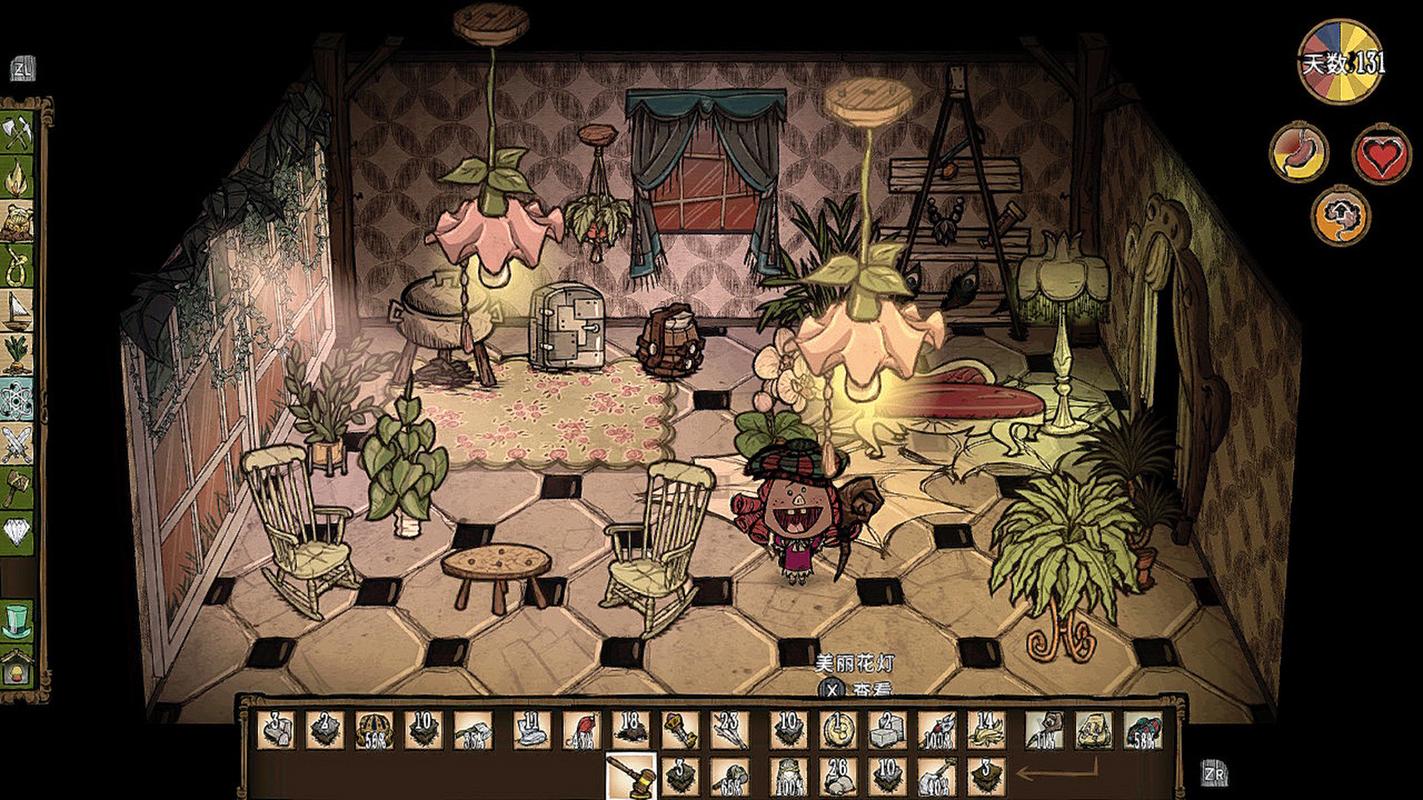Open the house Renovate tab
Image resolution: width=1423 pixels, height=800 pixels.
pyautogui.click(x=17, y=665)
